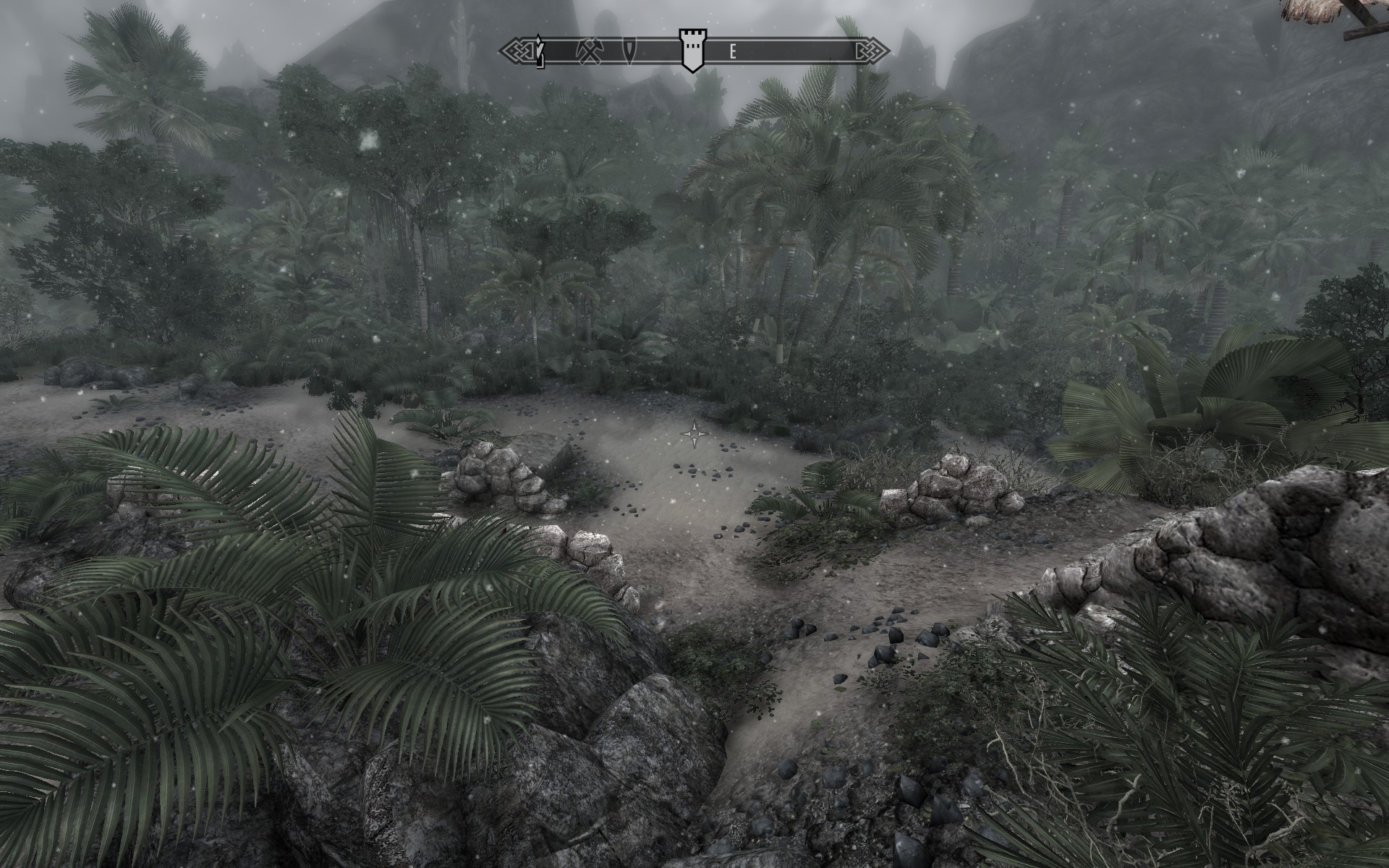Click the shield-shaped compass marker

pyautogui.click(x=633, y=50)
